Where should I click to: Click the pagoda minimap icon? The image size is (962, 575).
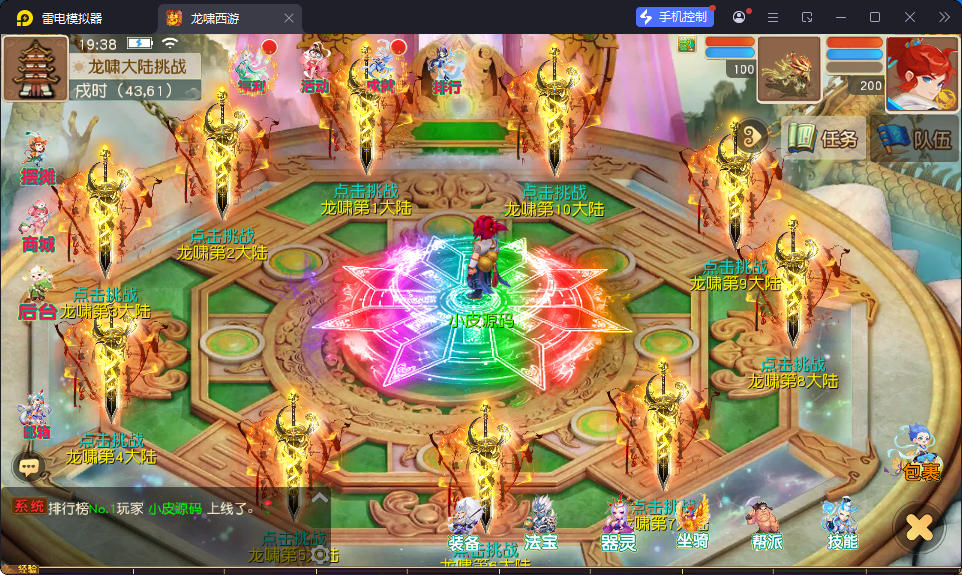35,69
